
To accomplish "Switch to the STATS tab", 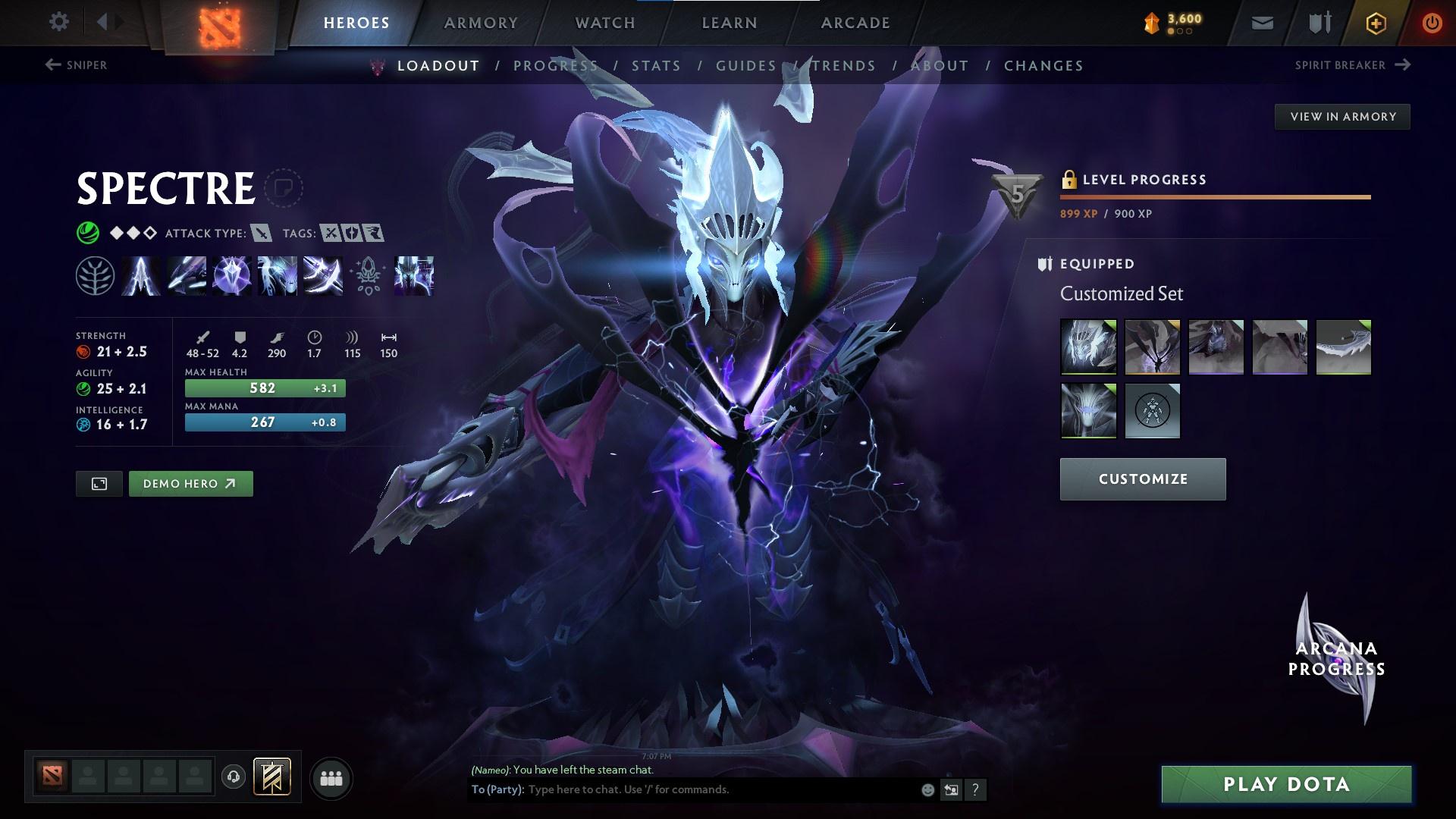I will coord(657,66).
